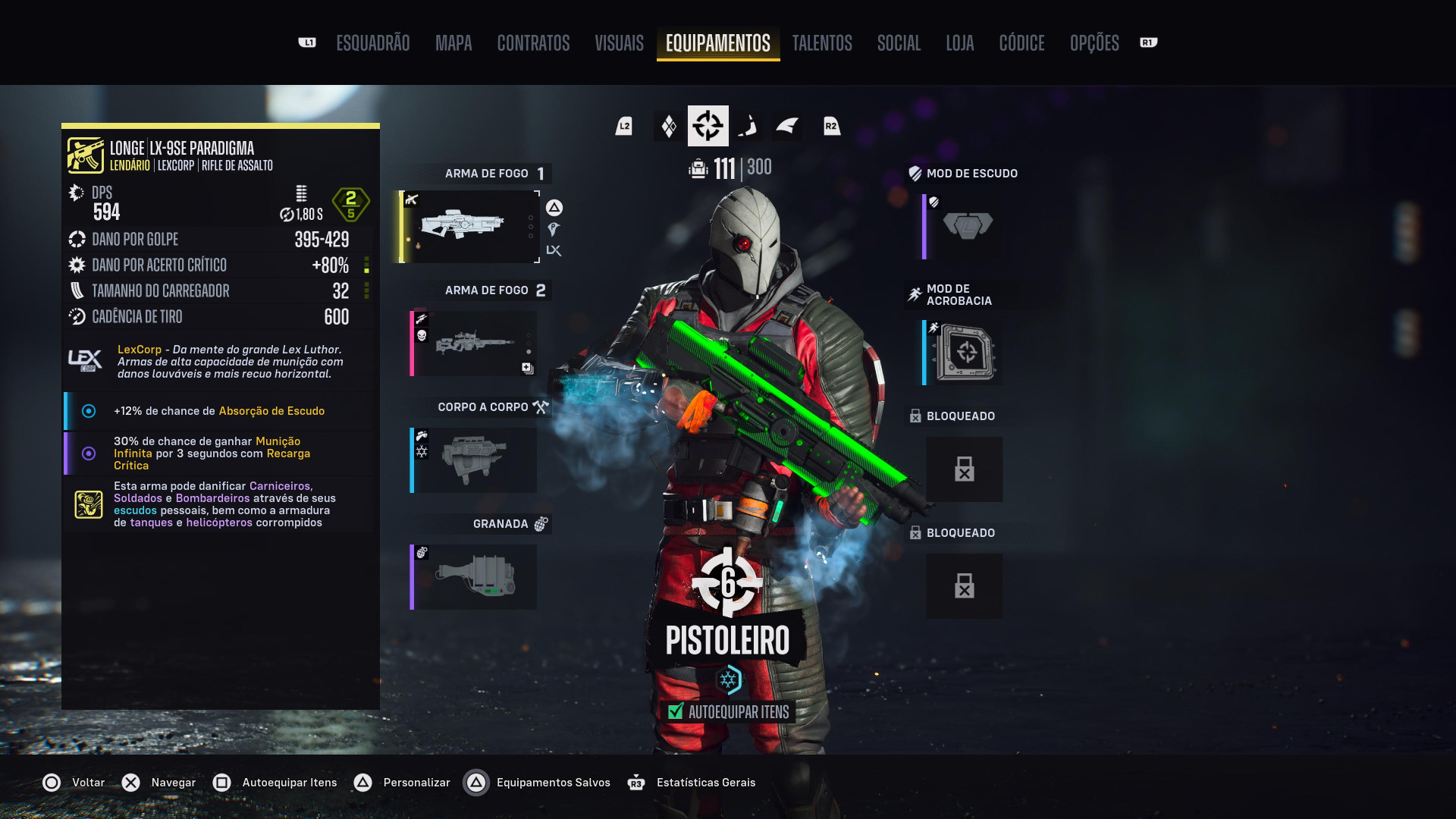Viewport: 1456px width, 819px height.
Task: Open the Contratos tab
Action: pos(533,43)
